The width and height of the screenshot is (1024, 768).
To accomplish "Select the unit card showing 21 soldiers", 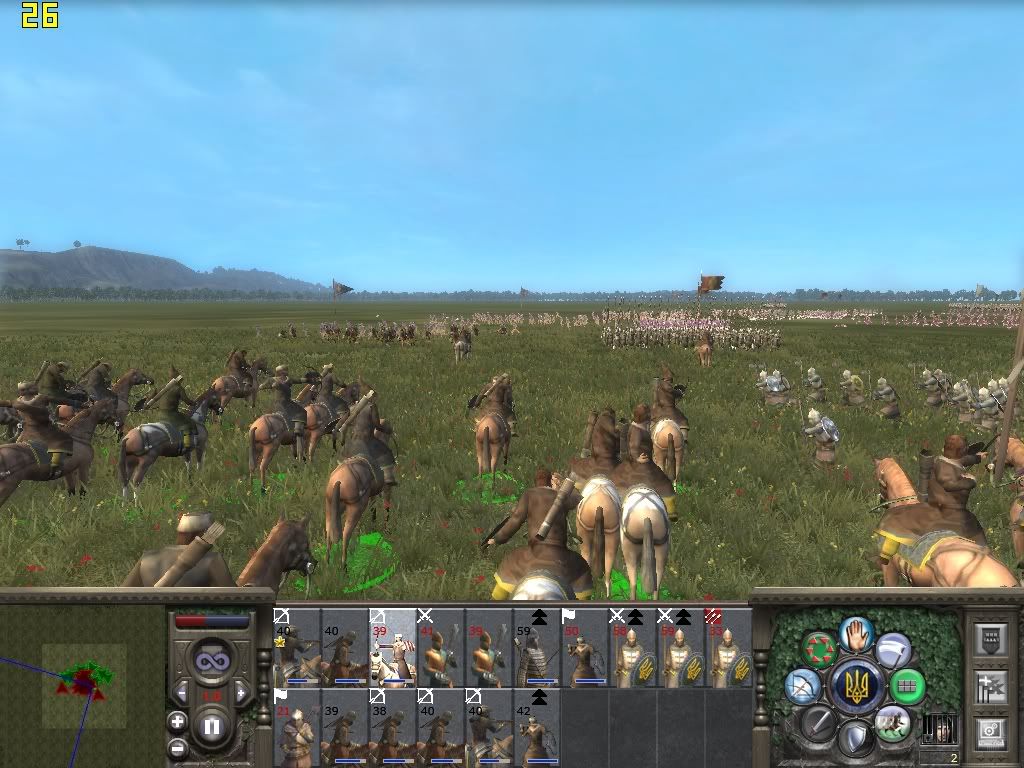I will click(x=297, y=727).
